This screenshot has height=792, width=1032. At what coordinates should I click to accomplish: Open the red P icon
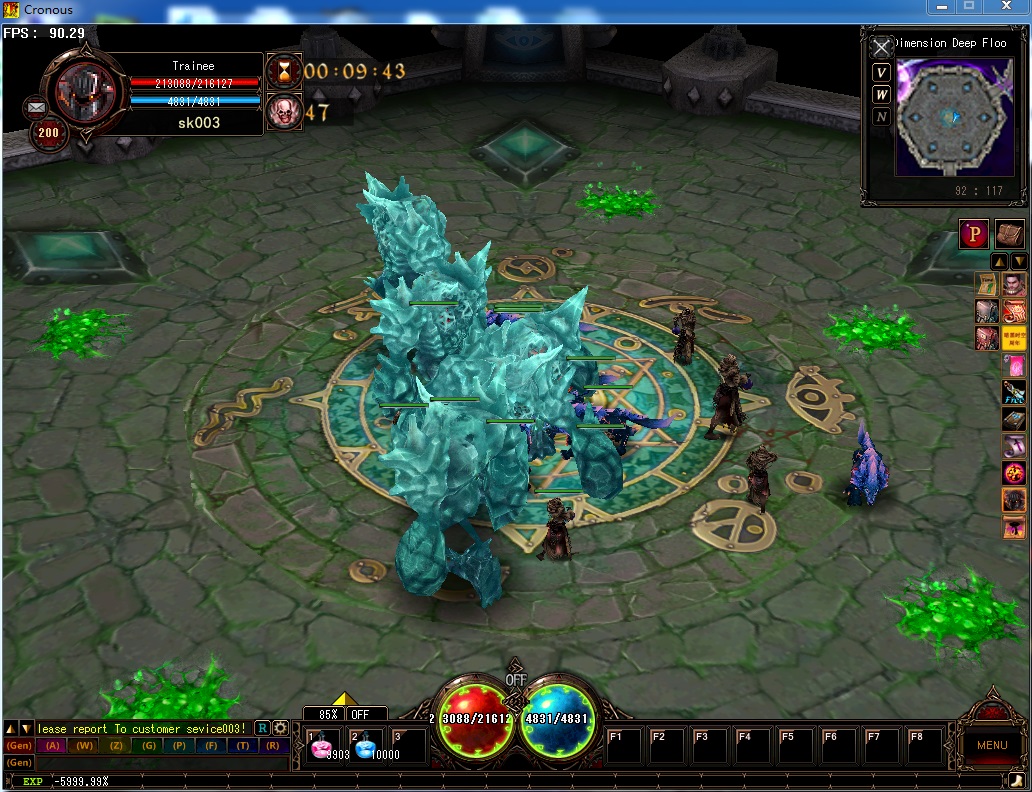(974, 233)
